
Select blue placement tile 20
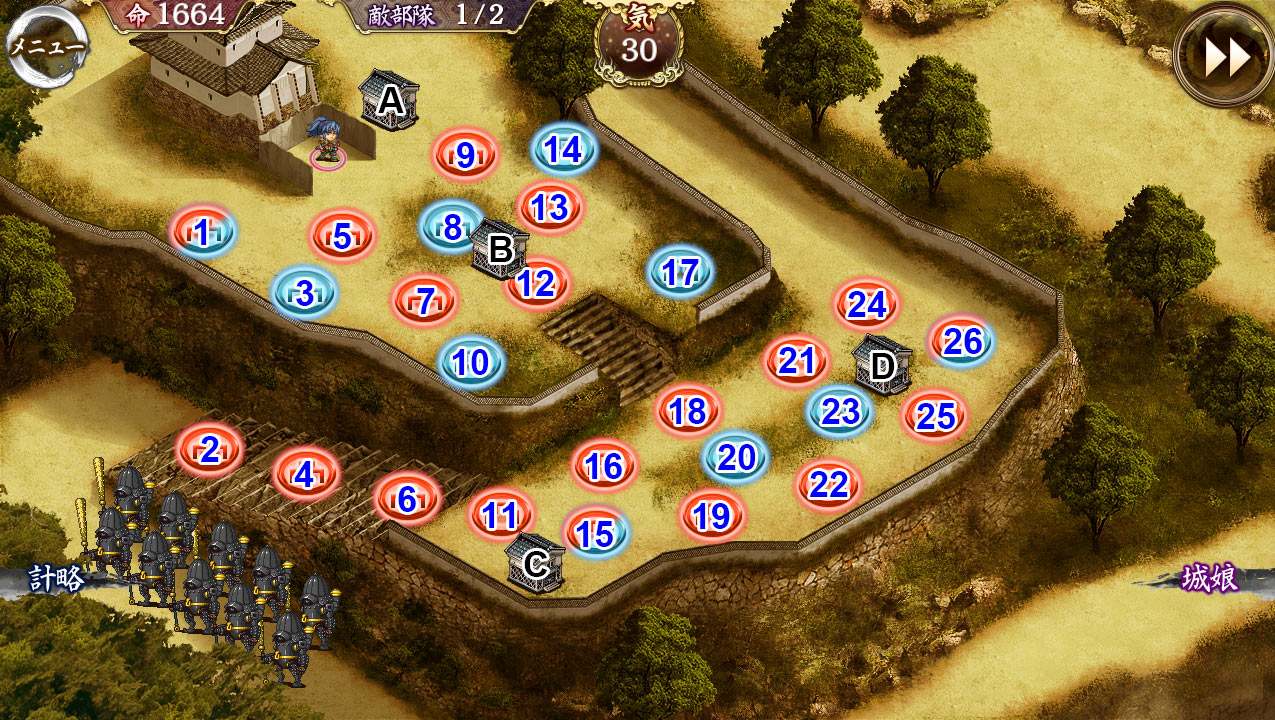tap(737, 457)
